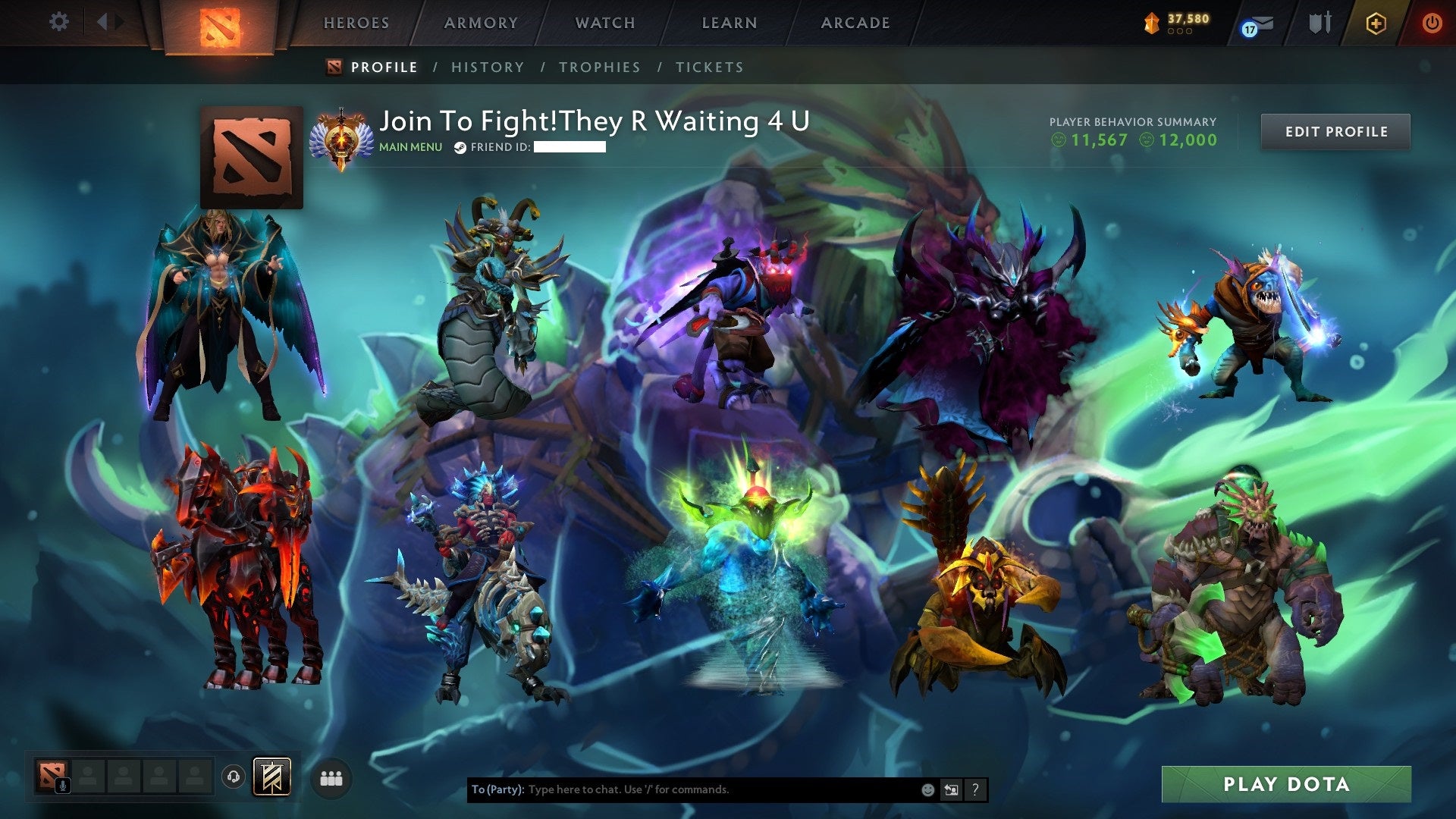Click the Shards balance icon showing 37,580
Viewport: 1456px width, 819px height.
pyautogui.click(x=1152, y=21)
